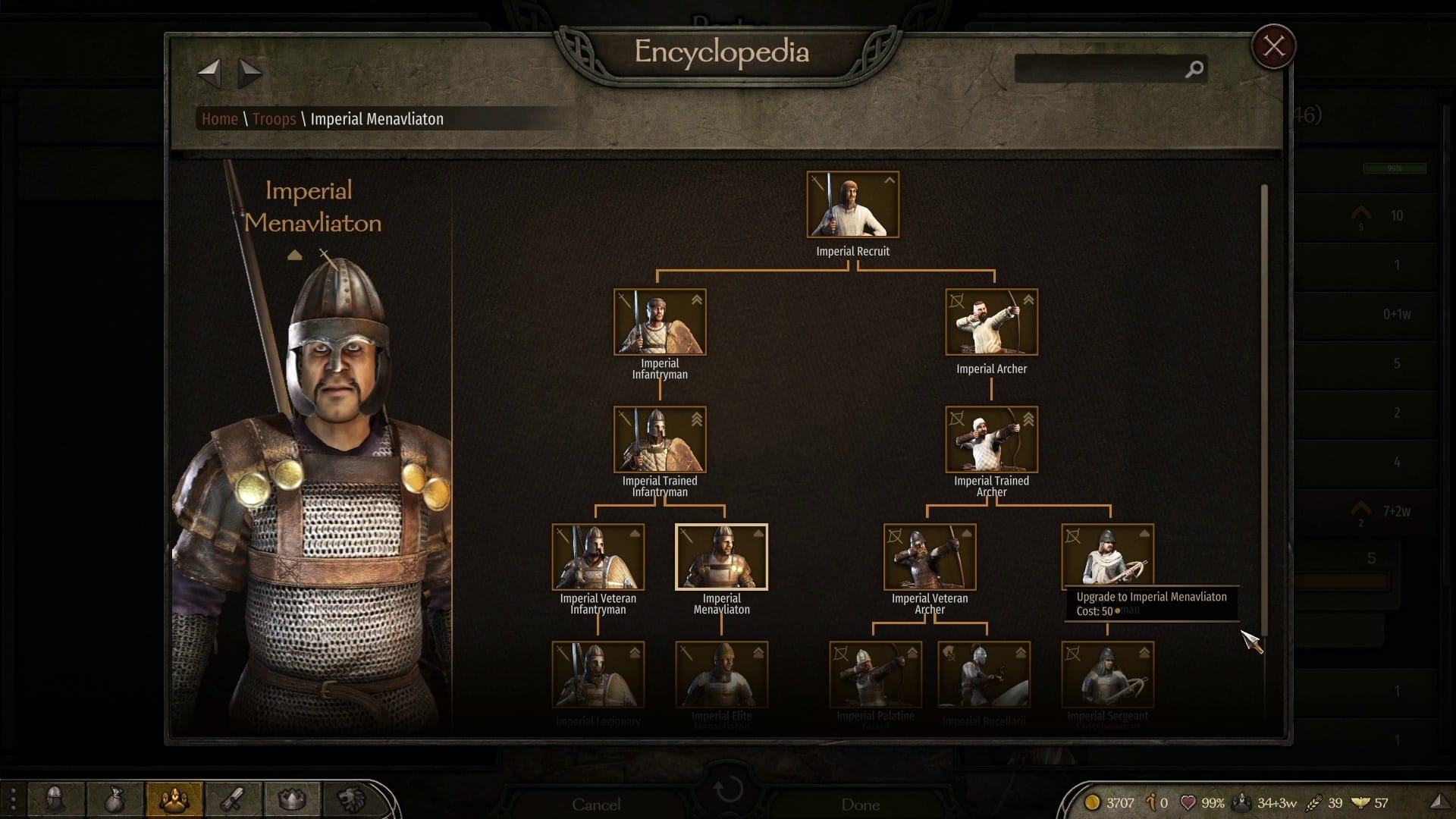View the Imperial Trained Archer entry
The height and width of the screenshot is (819, 1456).
991,440
